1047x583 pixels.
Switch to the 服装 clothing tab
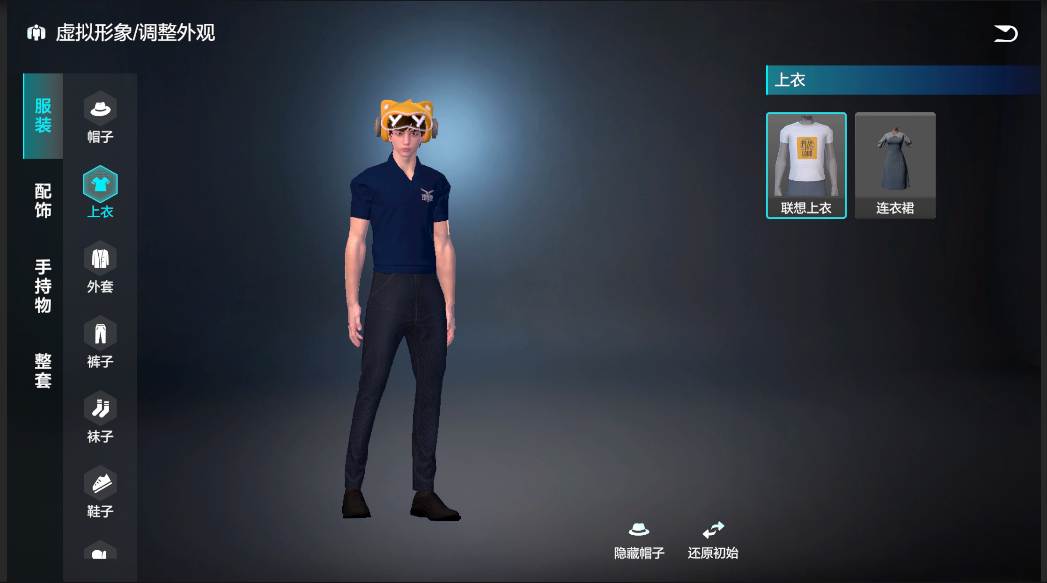[x=43, y=116]
